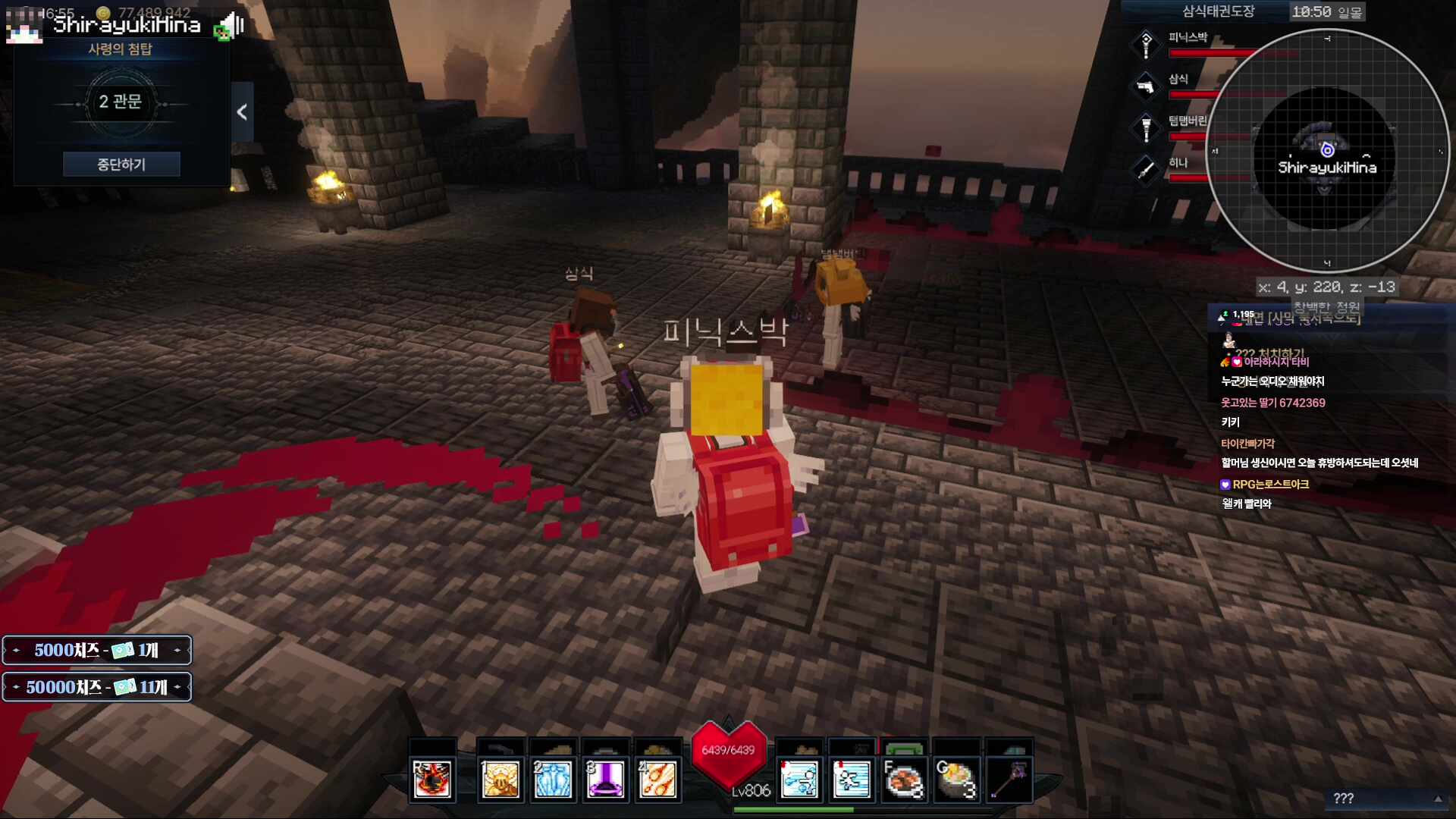
Task: Activate the red explosion skill in slot R
Action: [432, 779]
